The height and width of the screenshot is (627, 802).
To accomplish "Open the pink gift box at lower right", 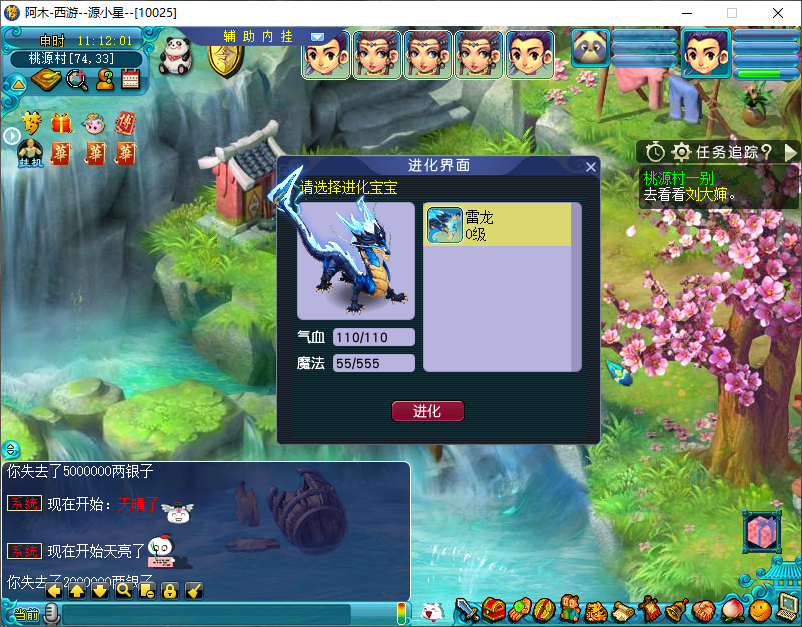I will (x=761, y=532).
